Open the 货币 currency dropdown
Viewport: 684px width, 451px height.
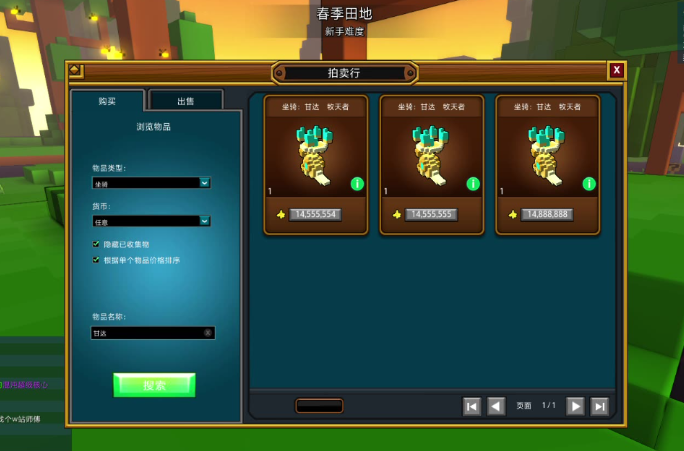pyautogui.click(x=151, y=221)
